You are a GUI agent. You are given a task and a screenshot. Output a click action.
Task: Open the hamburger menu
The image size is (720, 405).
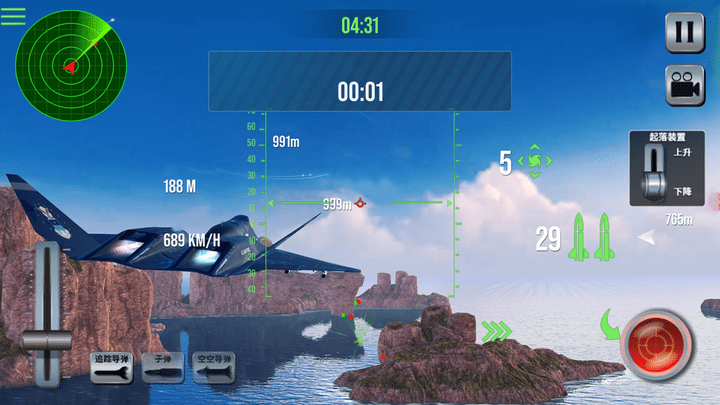click(13, 15)
